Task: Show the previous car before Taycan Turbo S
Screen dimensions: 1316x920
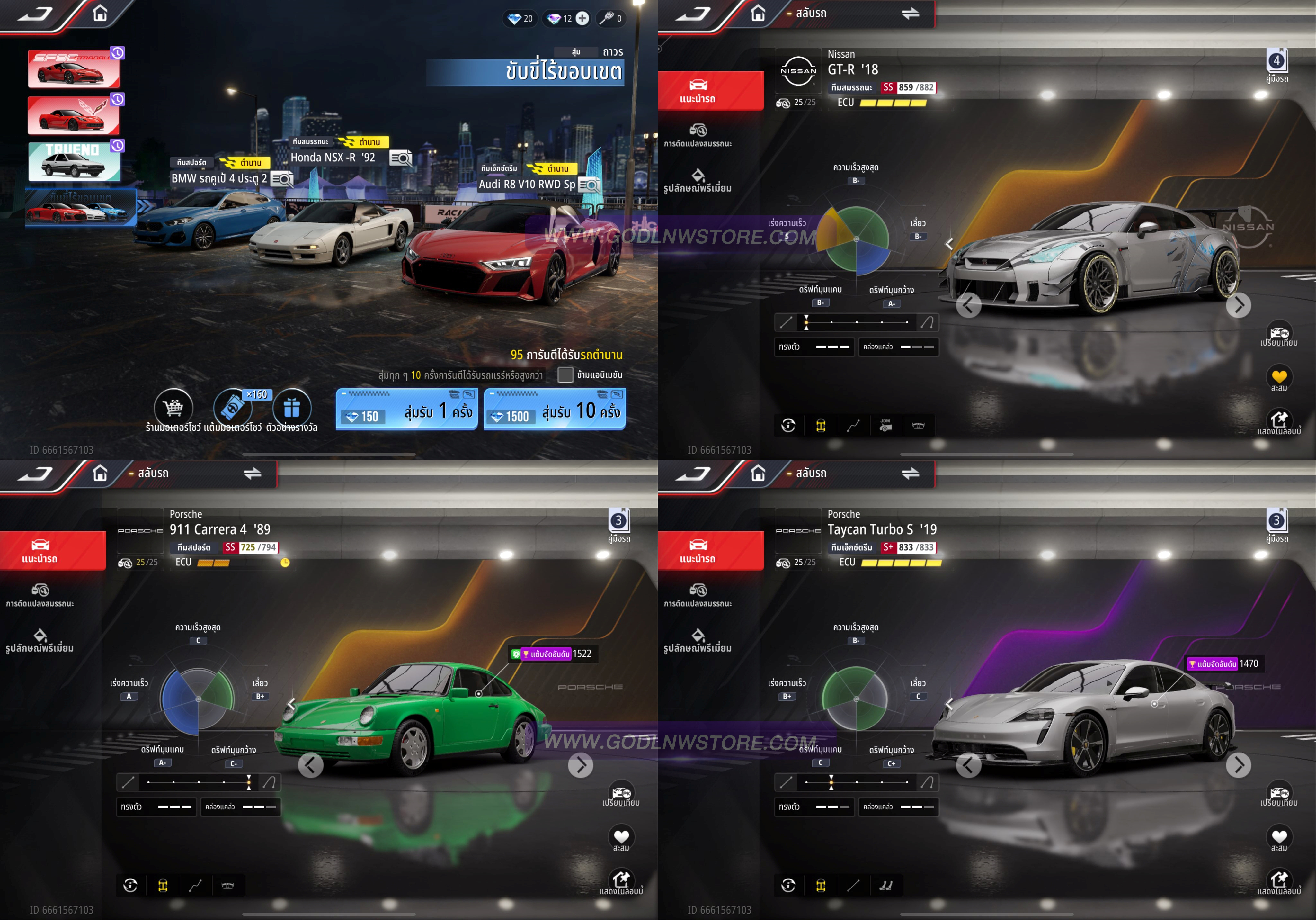Action: 968,765
